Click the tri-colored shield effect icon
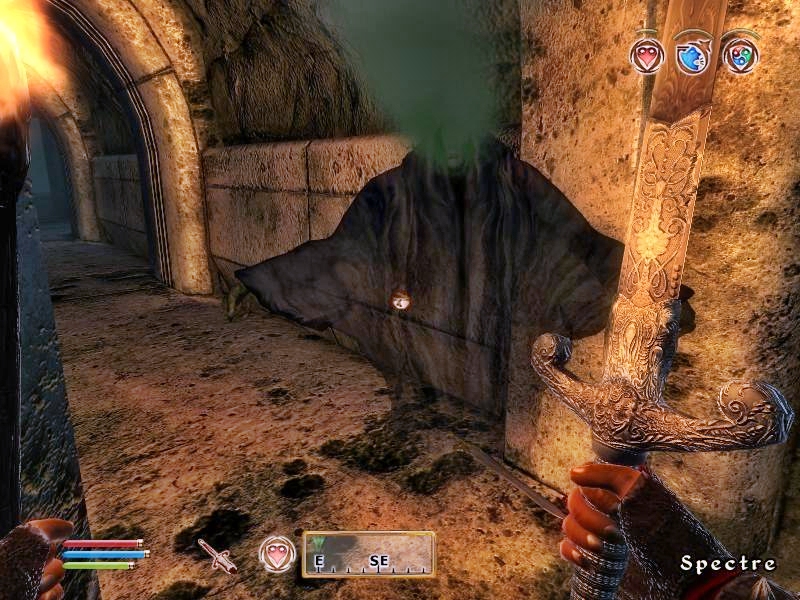 [x=740, y=54]
